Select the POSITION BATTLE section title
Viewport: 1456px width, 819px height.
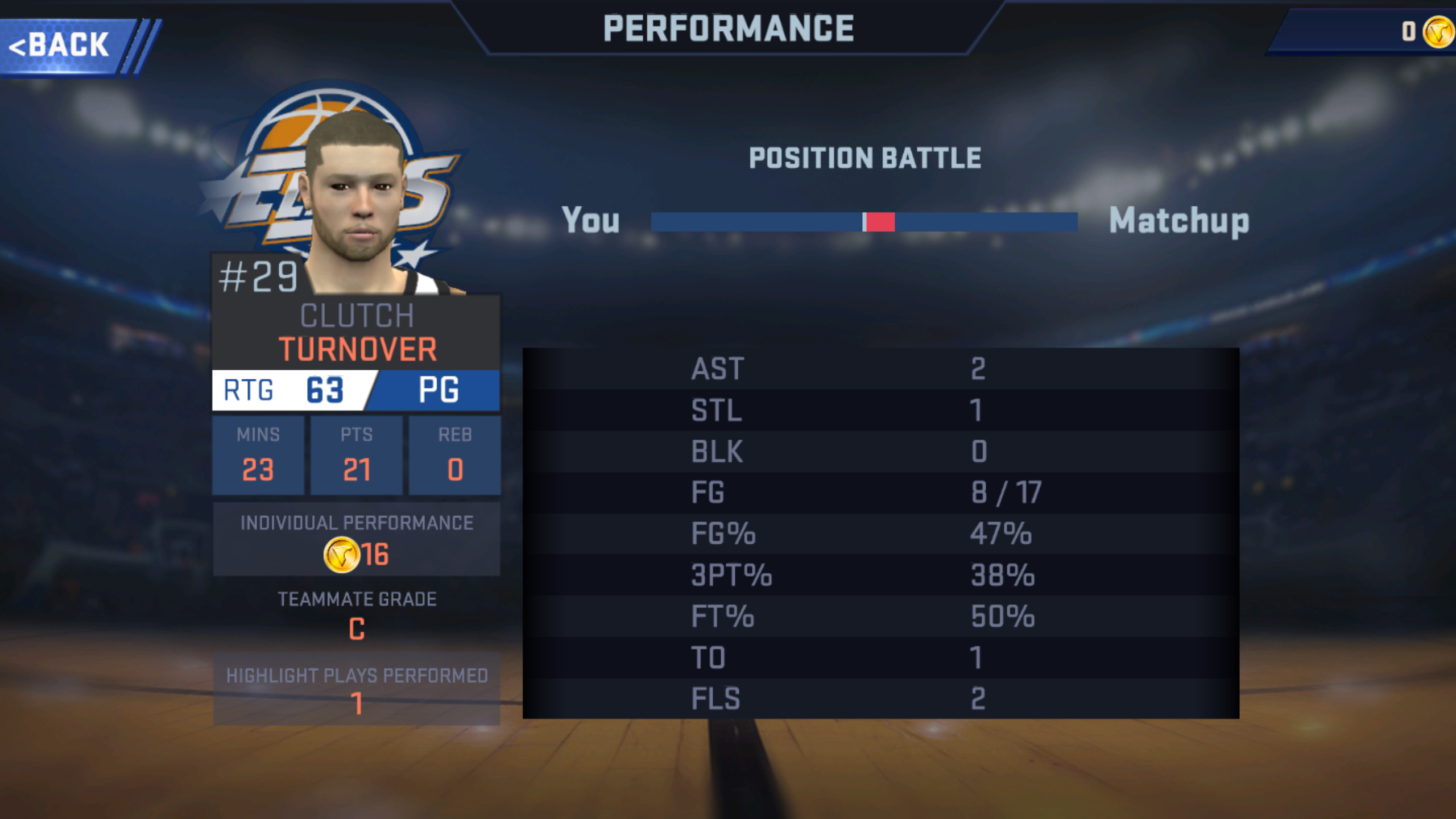click(x=864, y=158)
